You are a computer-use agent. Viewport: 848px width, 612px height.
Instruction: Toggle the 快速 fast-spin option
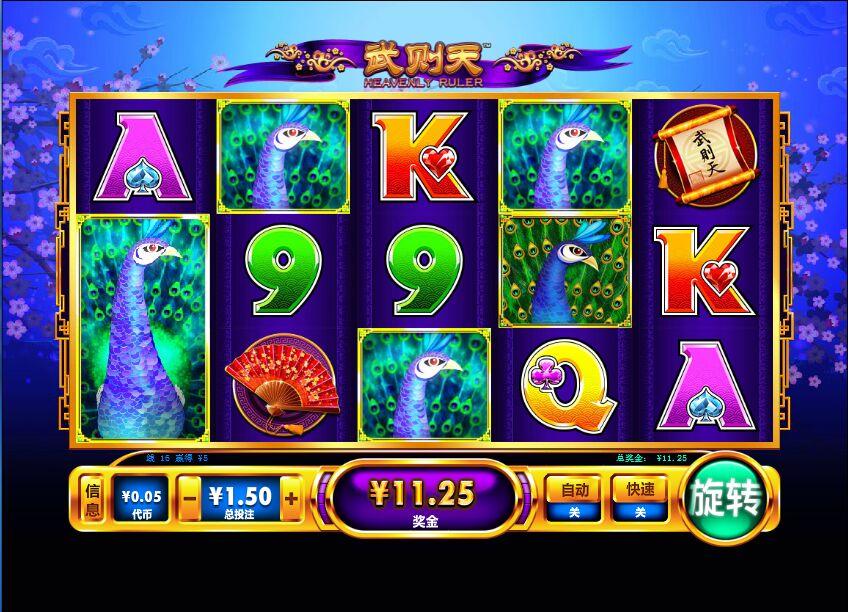[640, 498]
